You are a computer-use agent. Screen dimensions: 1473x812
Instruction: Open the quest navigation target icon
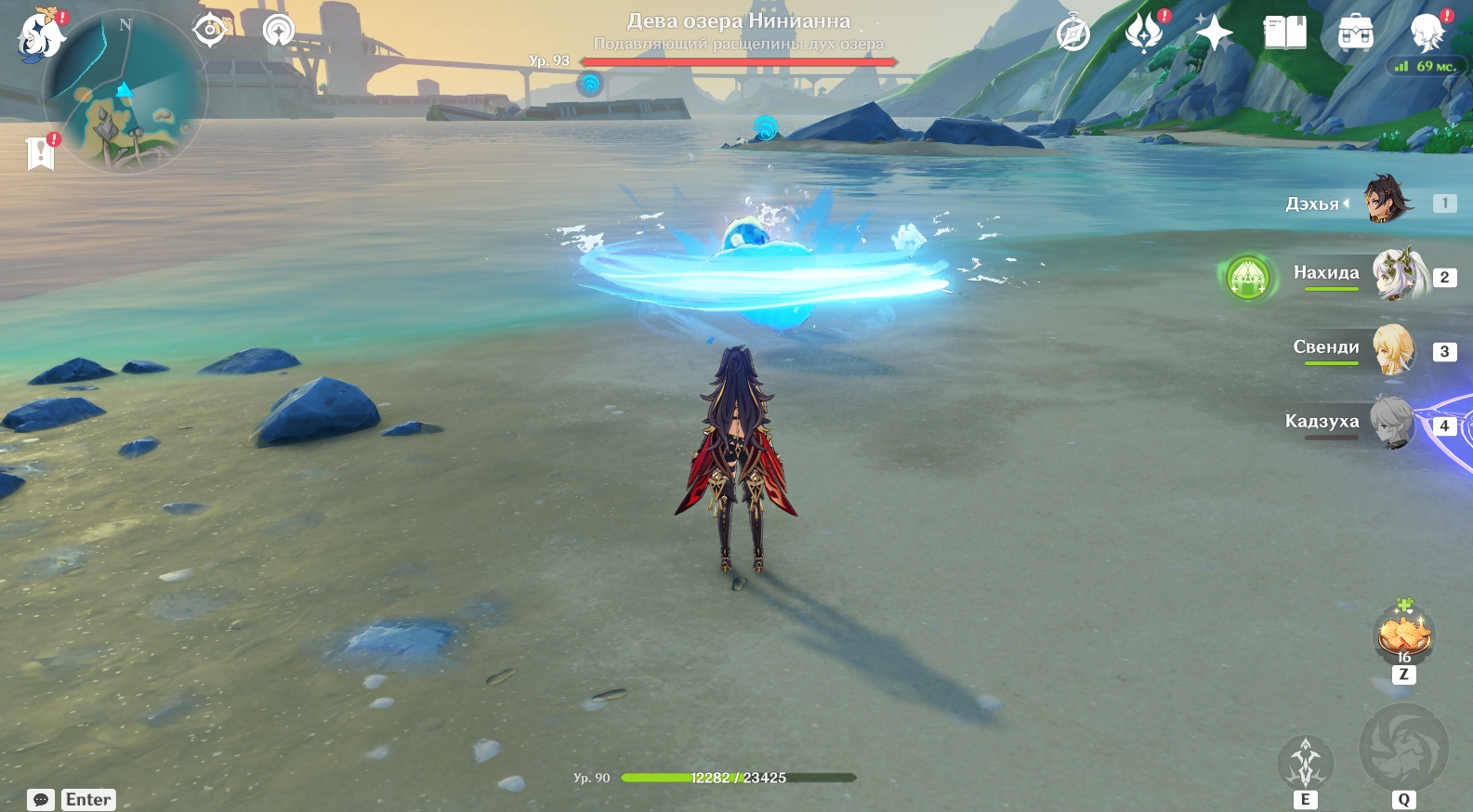210,31
